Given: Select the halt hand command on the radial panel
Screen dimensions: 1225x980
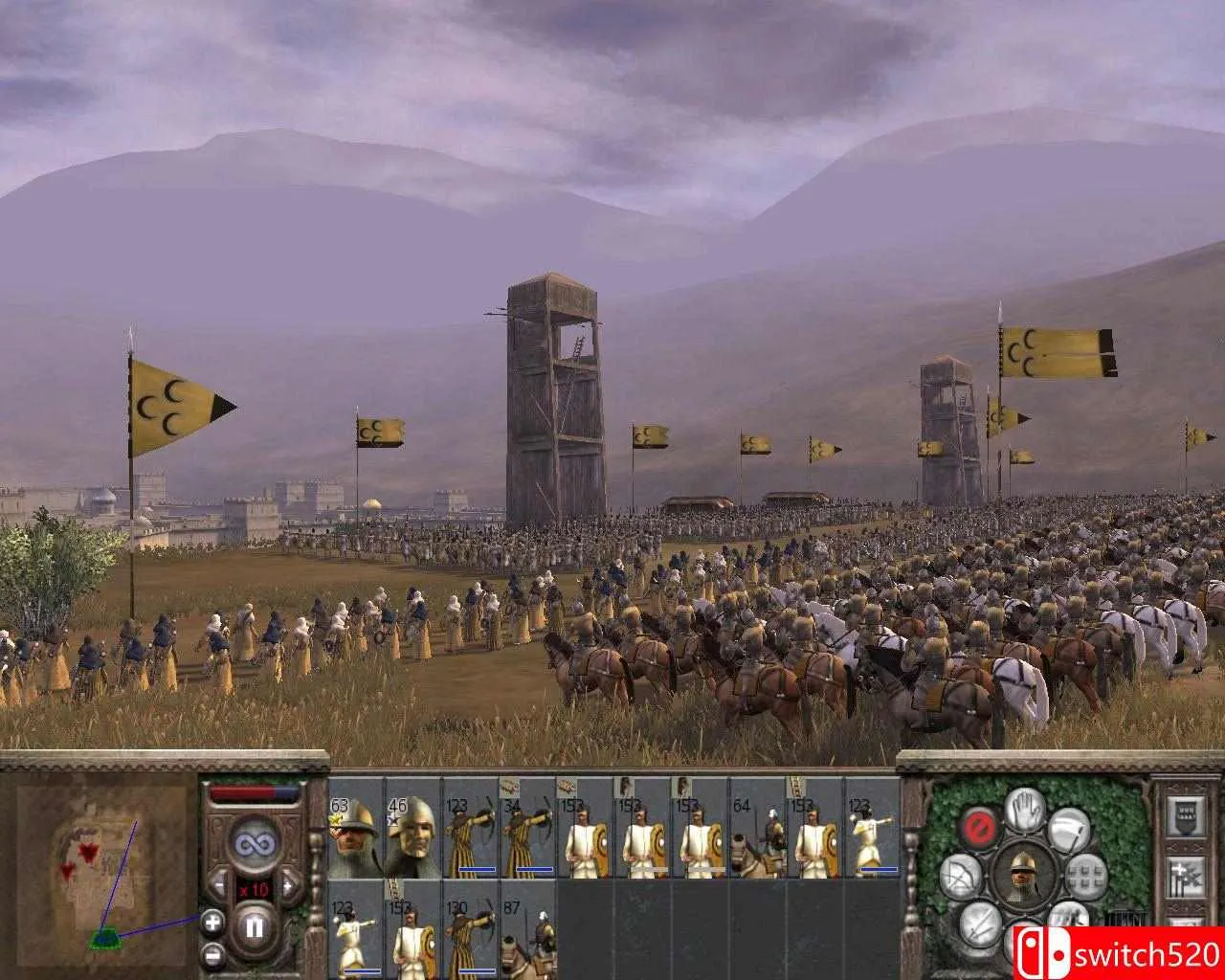Looking at the screenshot, I should [1023, 810].
